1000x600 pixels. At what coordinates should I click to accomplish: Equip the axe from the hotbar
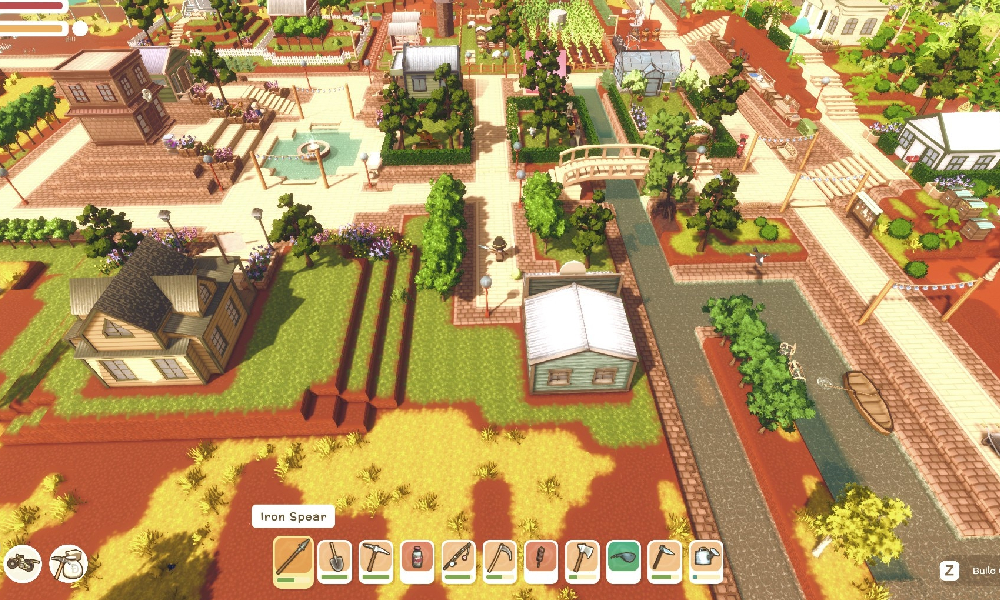pos(581,560)
